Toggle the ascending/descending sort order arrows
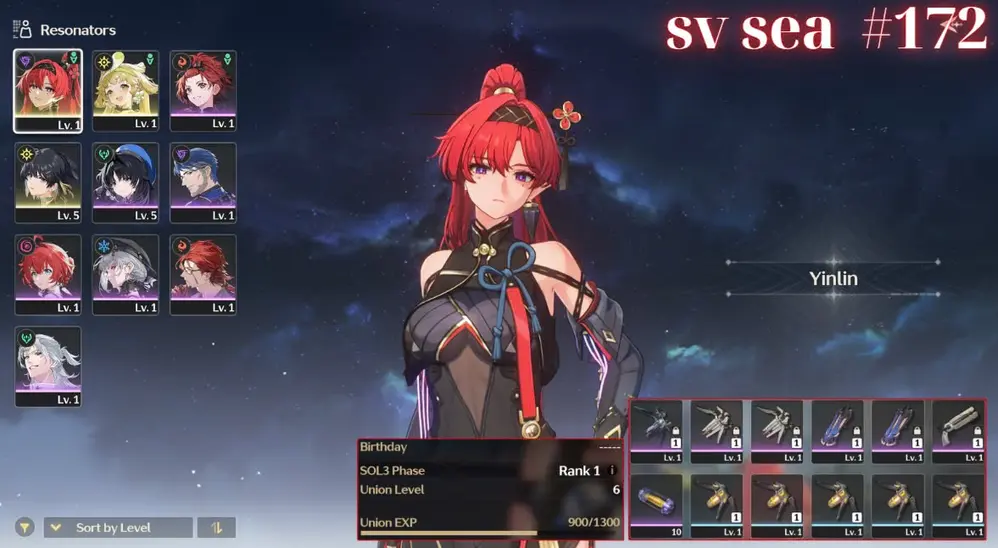The height and width of the screenshot is (548, 998). click(216, 527)
